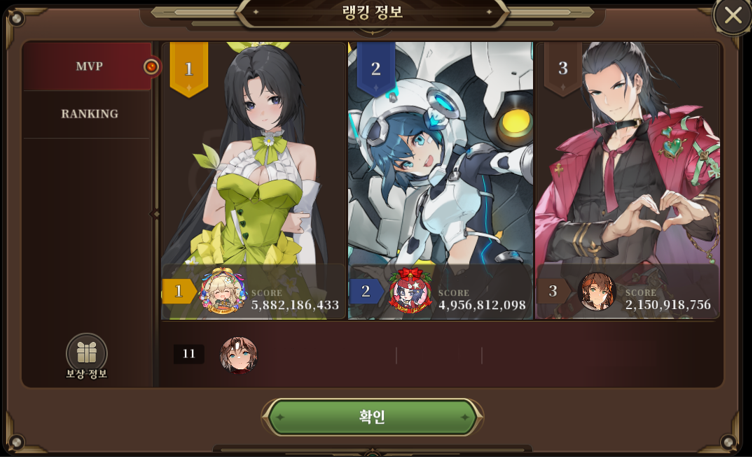Image resolution: width=752 pixels, height=457 pixels.
Task: Select the third place MVP card
Action: click(627, 180)
